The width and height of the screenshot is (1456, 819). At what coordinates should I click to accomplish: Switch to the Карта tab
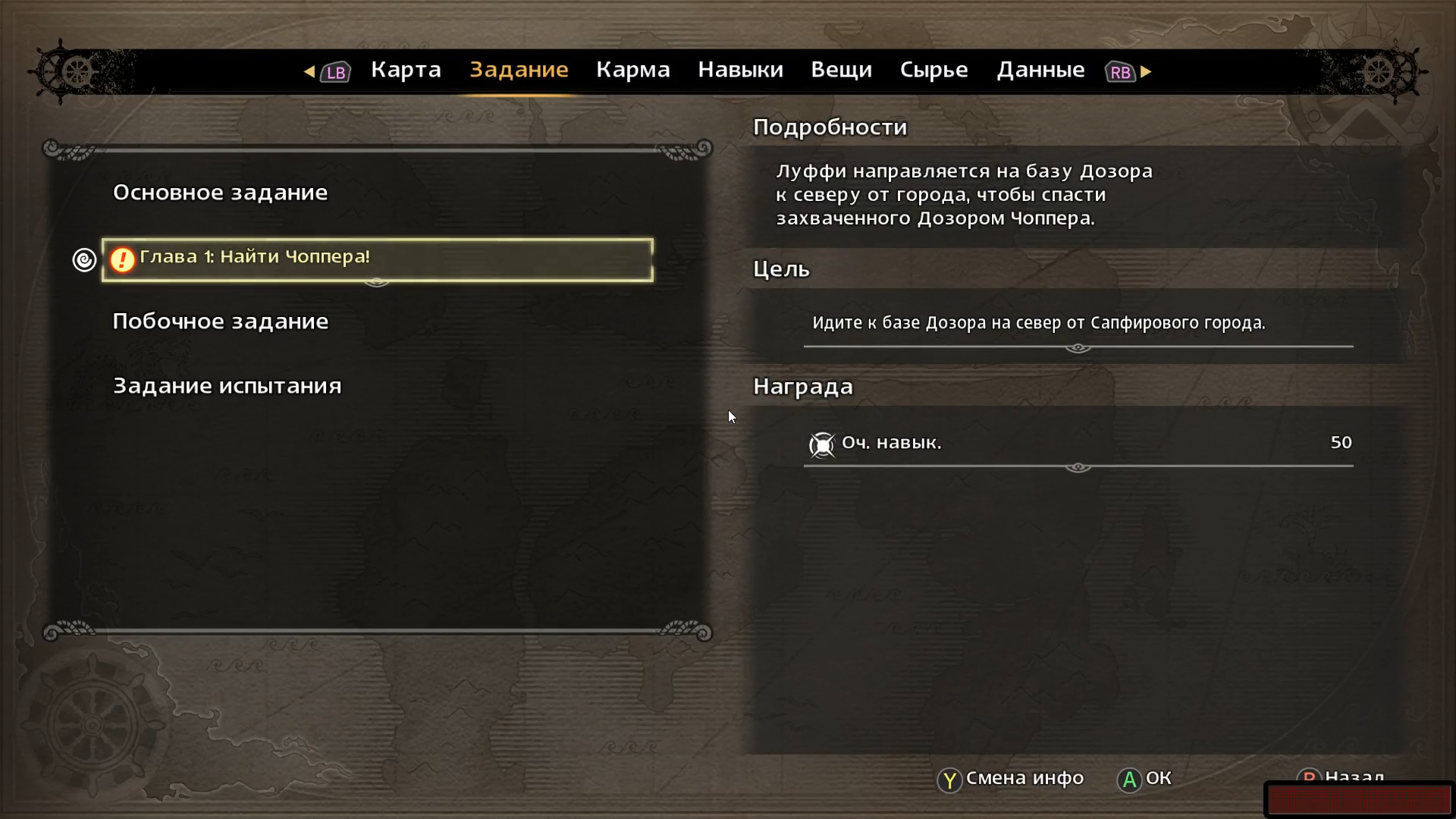tap(406, 70)
